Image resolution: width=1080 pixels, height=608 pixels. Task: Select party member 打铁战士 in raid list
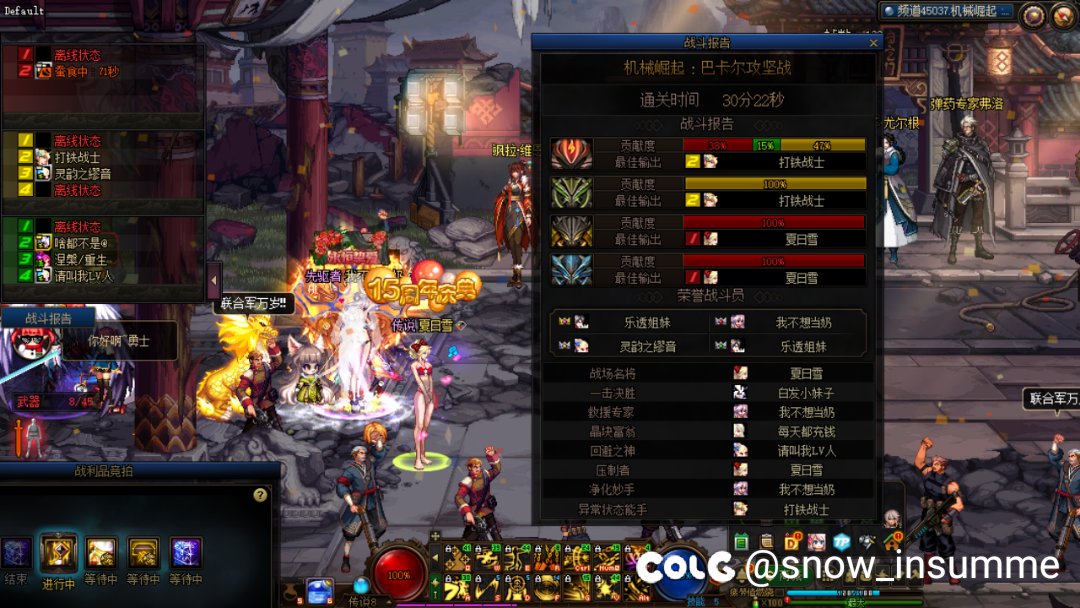pos(78,157)
